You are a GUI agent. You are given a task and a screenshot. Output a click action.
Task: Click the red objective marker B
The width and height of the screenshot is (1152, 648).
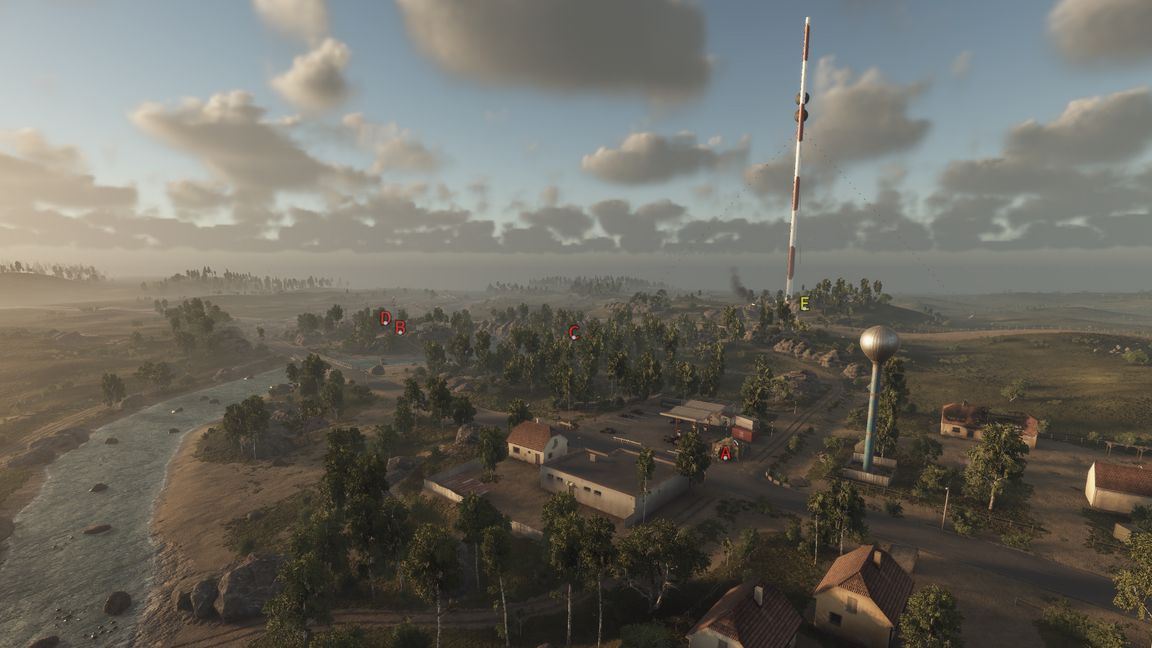point(400,327)
